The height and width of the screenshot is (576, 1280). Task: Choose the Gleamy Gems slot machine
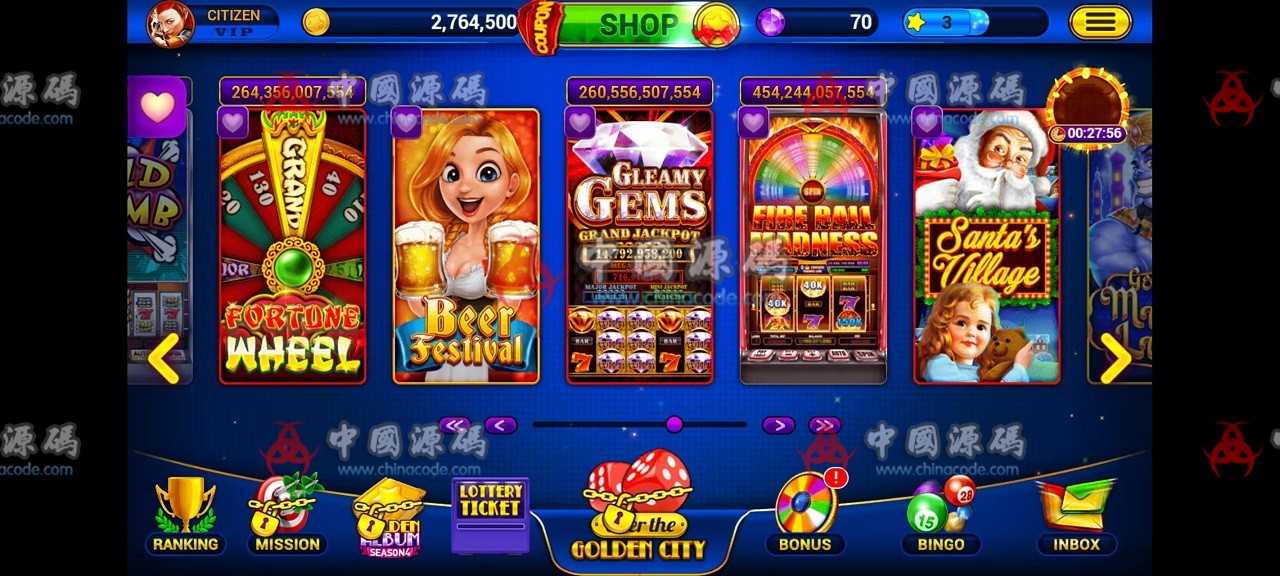coord(640,246)
